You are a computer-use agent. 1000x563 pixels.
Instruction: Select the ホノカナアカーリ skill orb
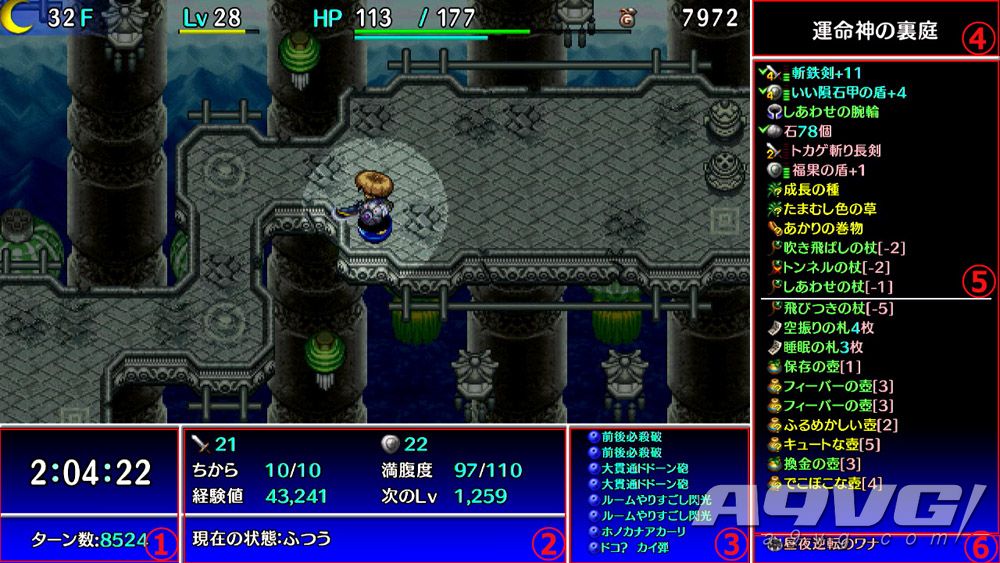(647, 530)
